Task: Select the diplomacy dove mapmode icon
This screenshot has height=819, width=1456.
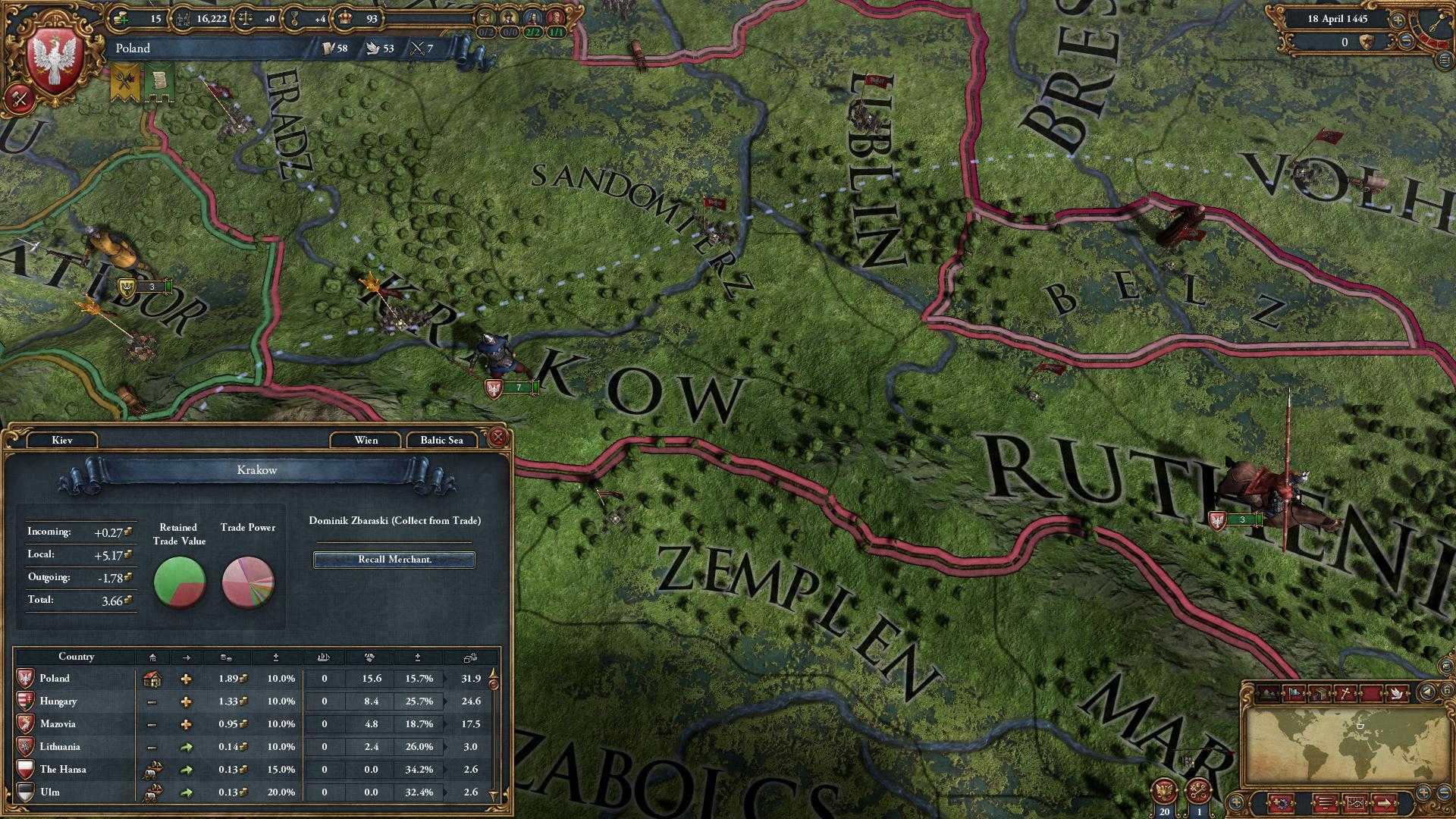Action: 1396,693
